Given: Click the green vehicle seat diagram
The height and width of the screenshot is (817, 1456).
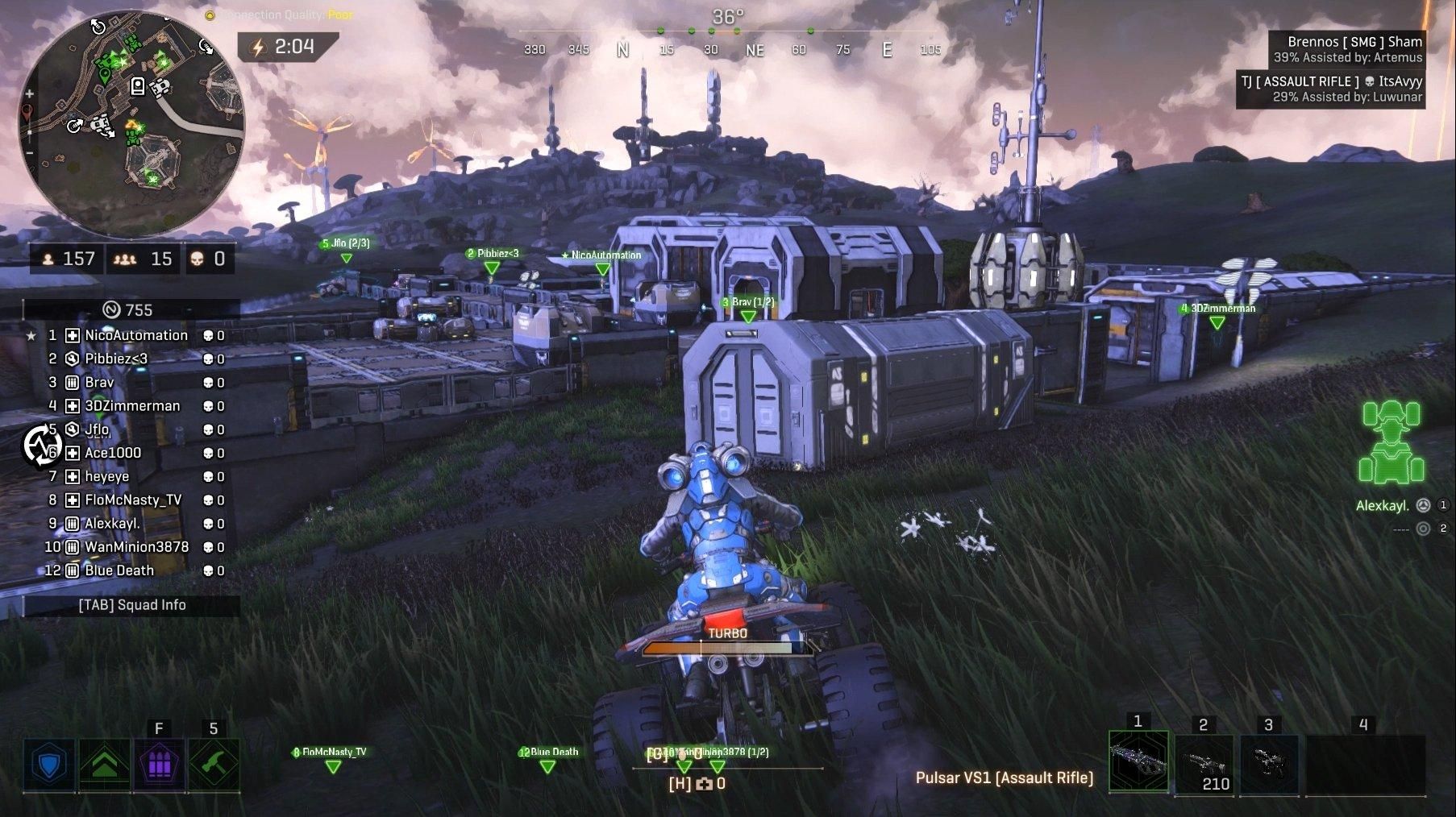Looking at the screenshot, I should pyautogui.click(x=1391, y=442).
